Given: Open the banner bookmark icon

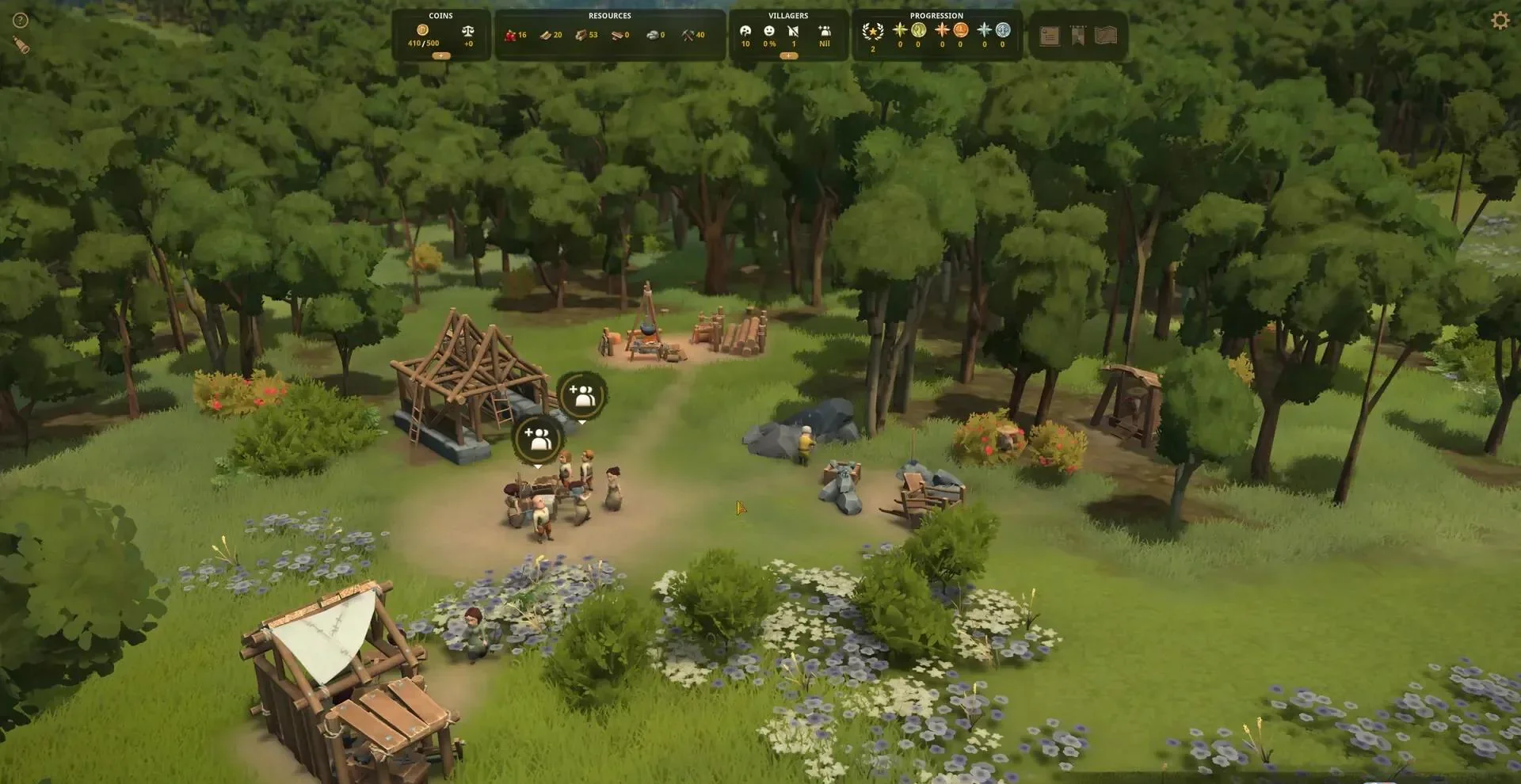Looking at the screenshot, I should coord(1078,36).
